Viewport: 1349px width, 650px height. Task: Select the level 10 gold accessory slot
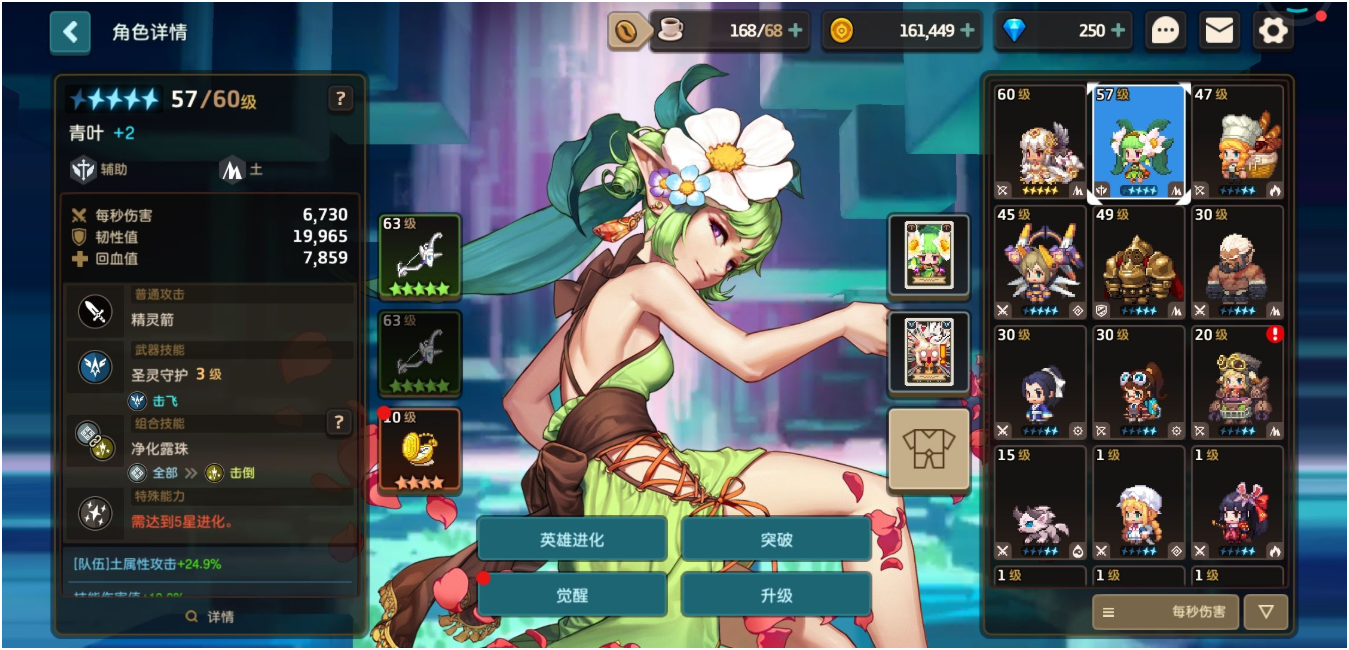click(x=419, y=450)
